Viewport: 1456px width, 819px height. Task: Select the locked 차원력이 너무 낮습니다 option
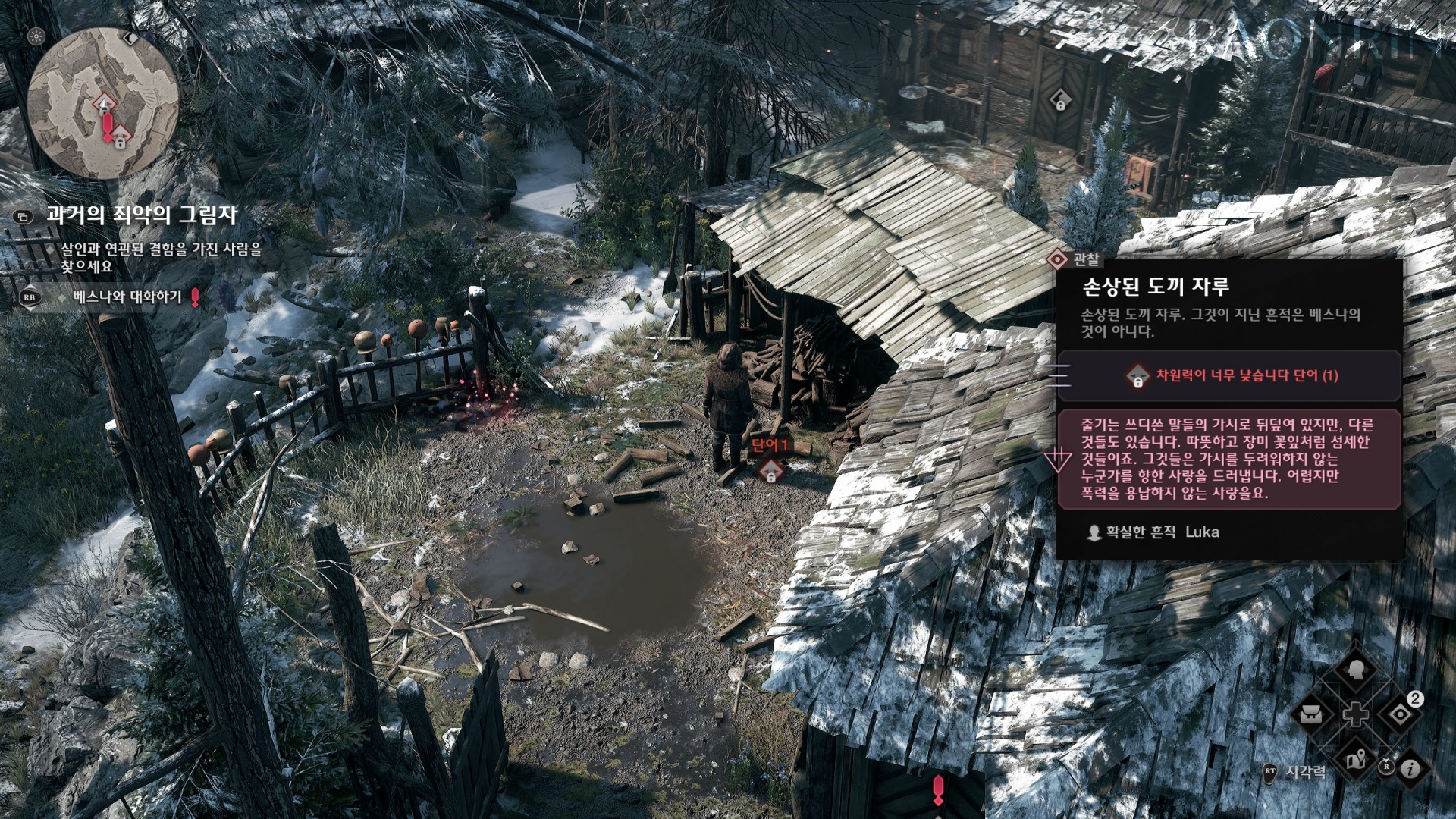point(1229,375)
